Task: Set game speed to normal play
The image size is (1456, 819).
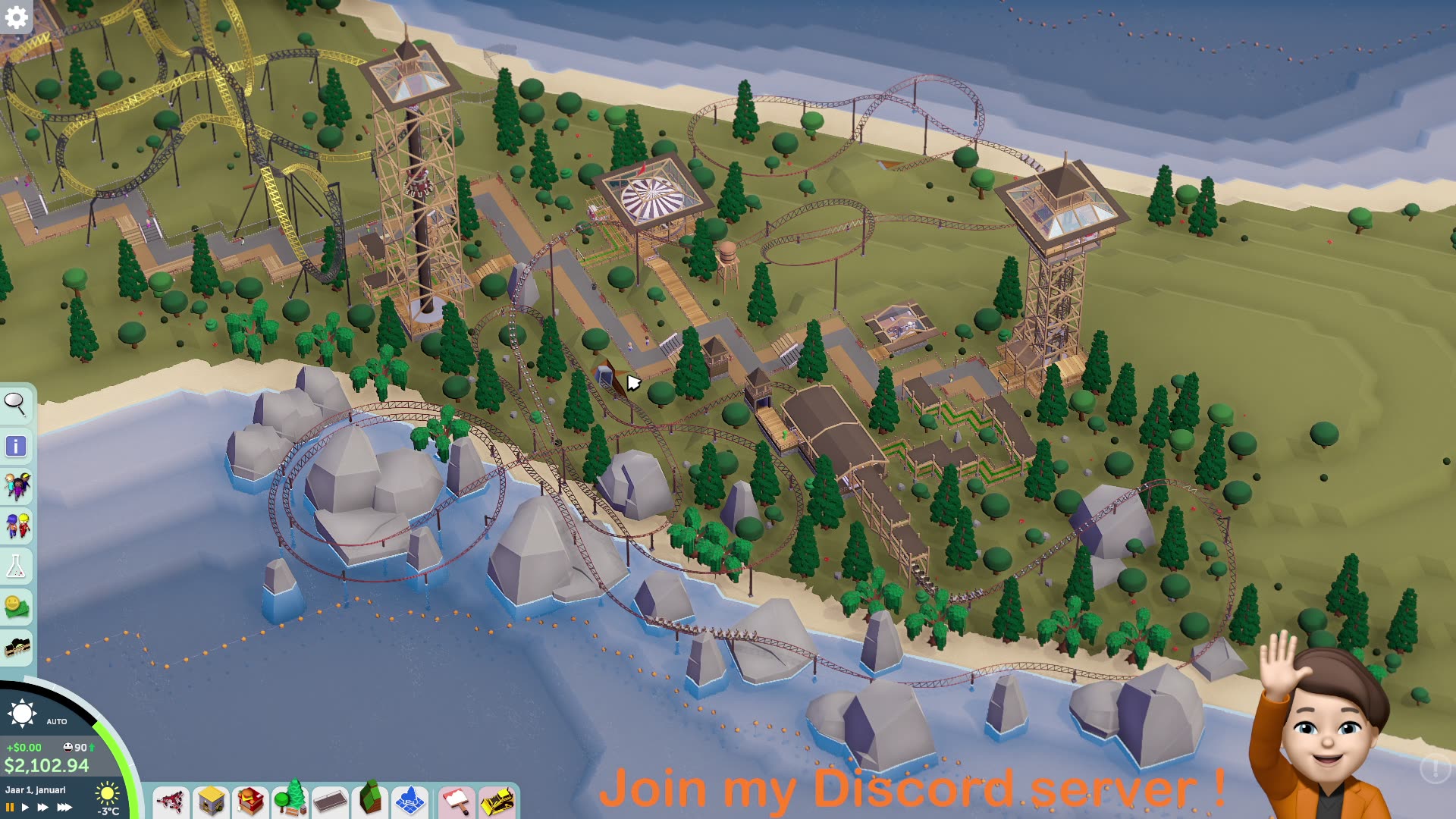Action: [25, 807]
